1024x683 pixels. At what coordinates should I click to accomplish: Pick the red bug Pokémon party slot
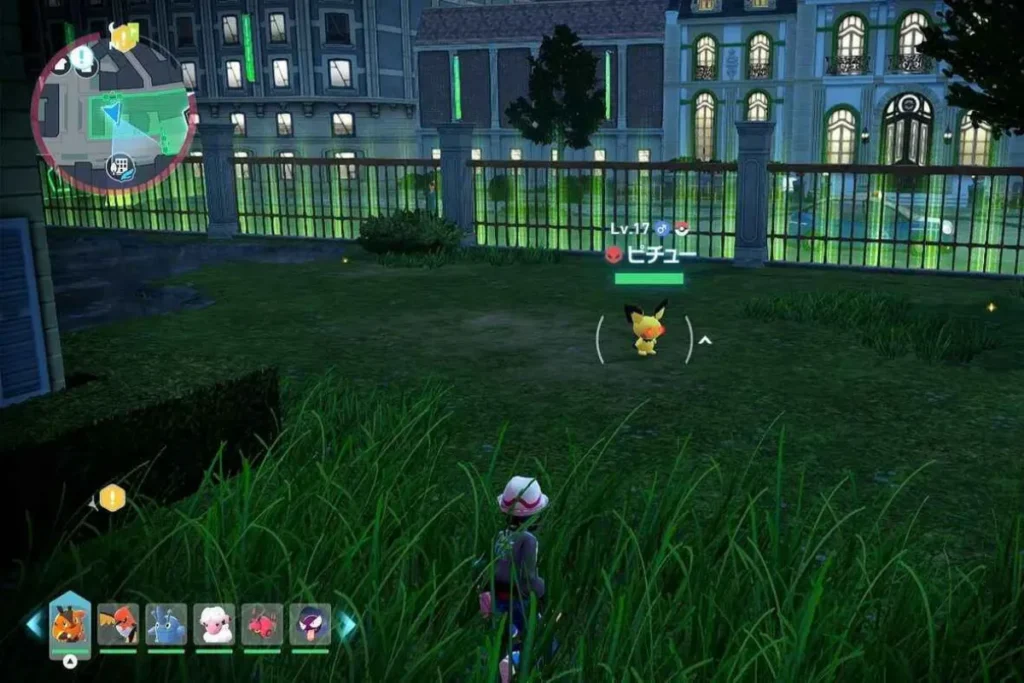(x=262, y=624)
